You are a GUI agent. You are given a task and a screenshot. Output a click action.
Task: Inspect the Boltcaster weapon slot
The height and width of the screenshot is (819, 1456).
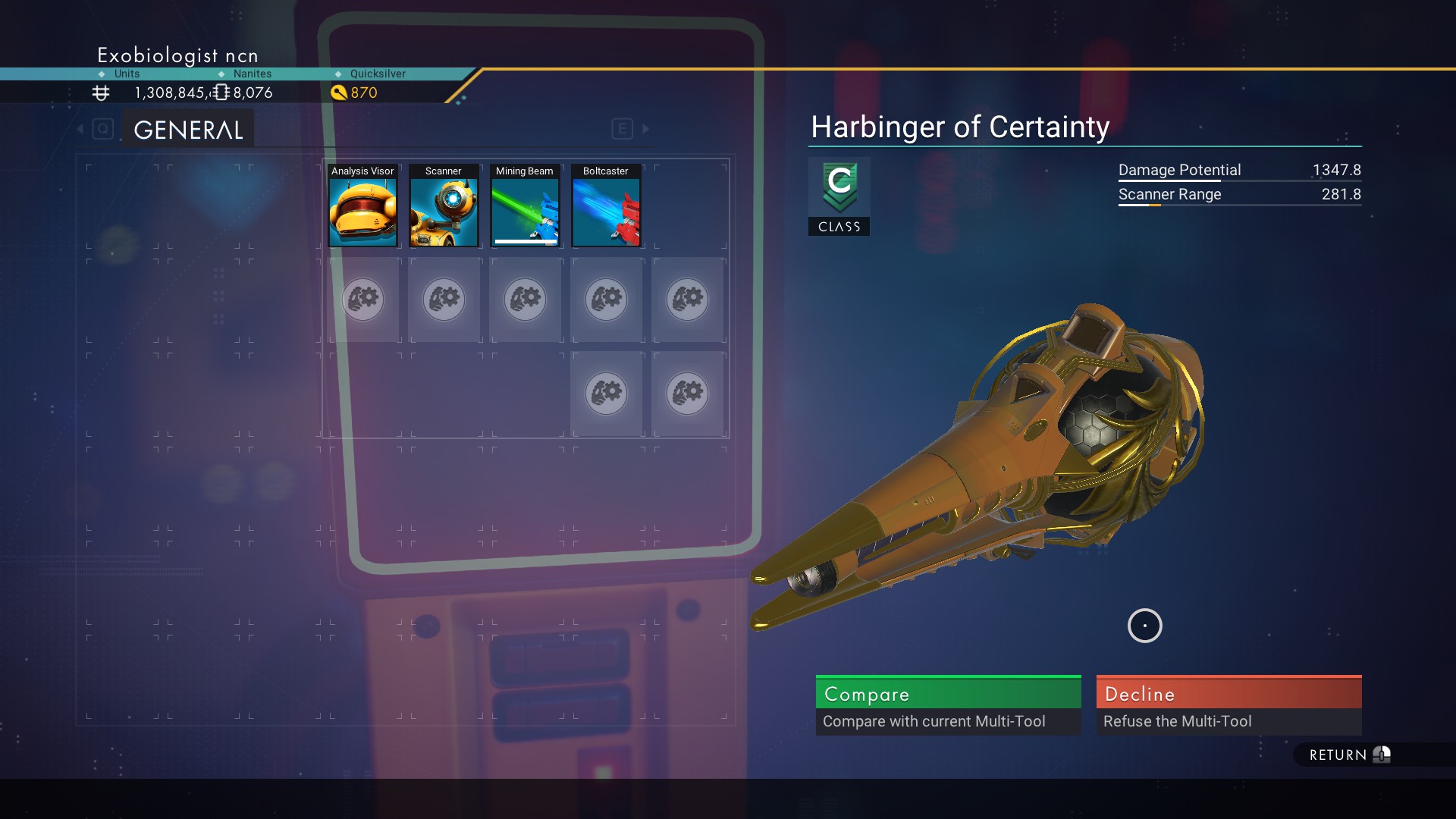coord(606,206)
